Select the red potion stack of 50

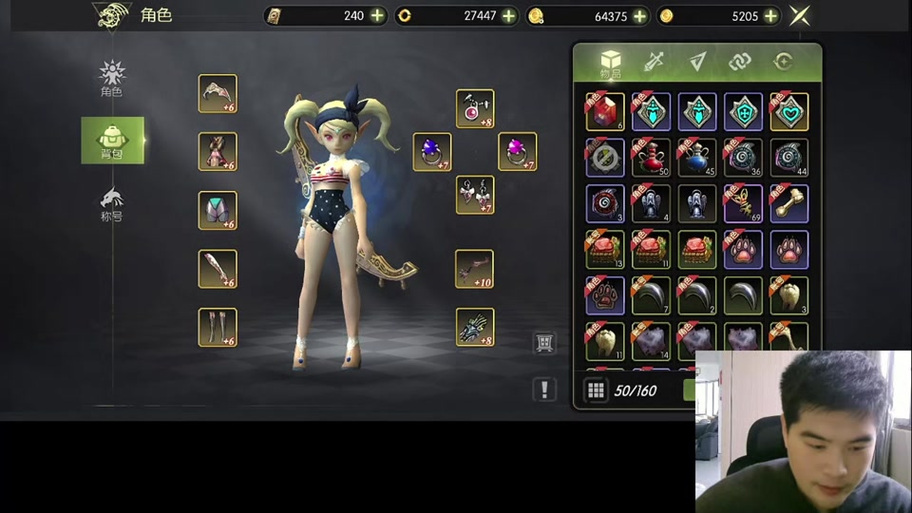coord(651,157)
